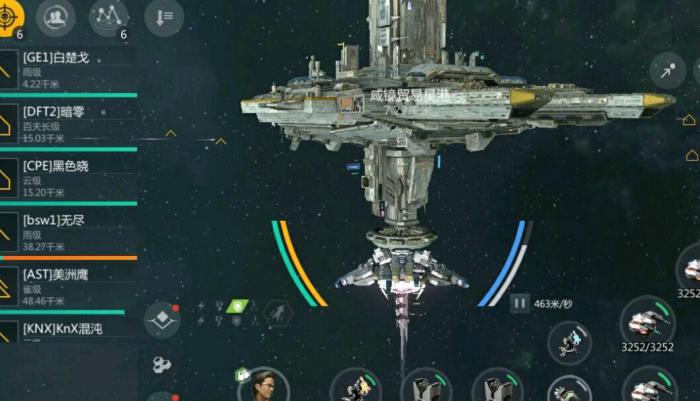Open the character portrait at the bottom
The height and width of the screenshot is (401, 700).
264,384
